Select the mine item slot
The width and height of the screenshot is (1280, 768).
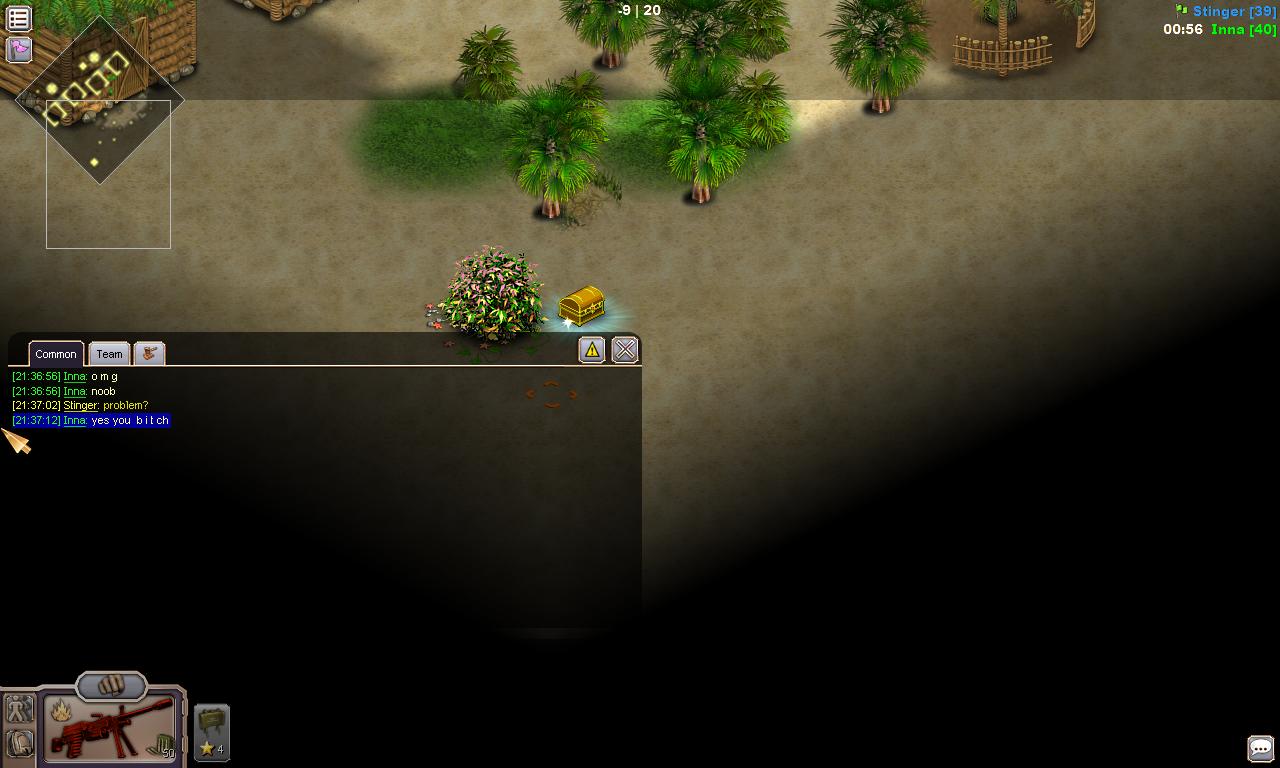211,732
